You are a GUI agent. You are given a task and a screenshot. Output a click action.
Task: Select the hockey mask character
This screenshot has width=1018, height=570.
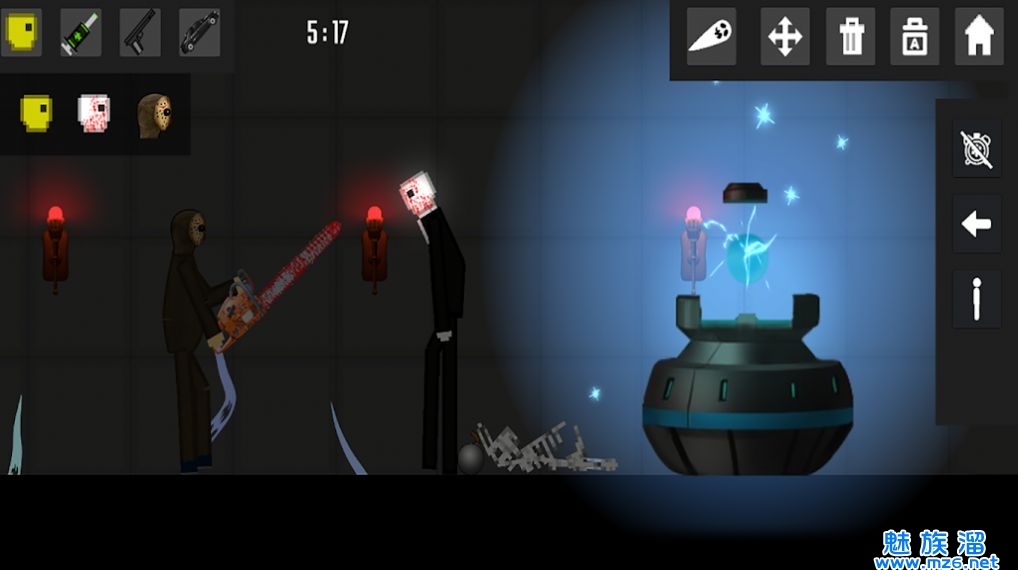154,114
